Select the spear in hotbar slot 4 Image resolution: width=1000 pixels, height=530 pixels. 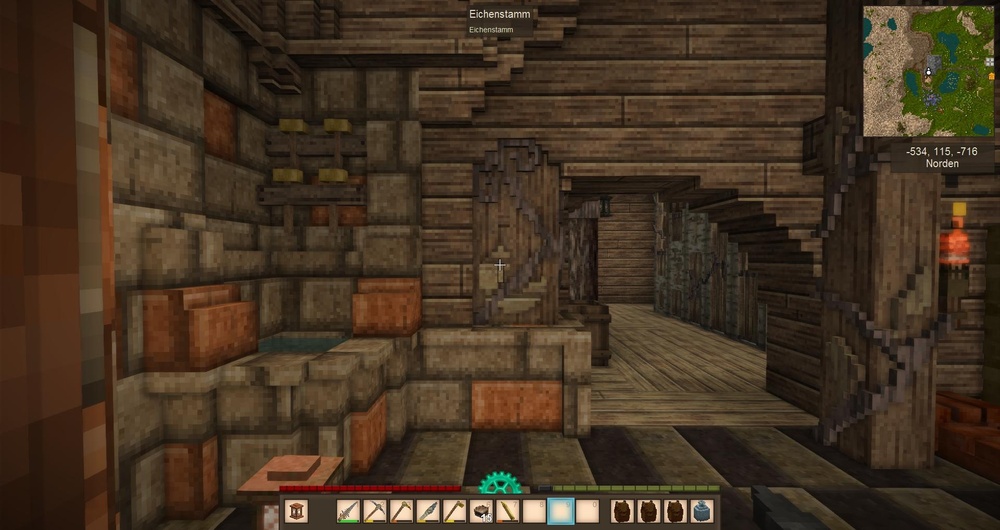point(427,512)
